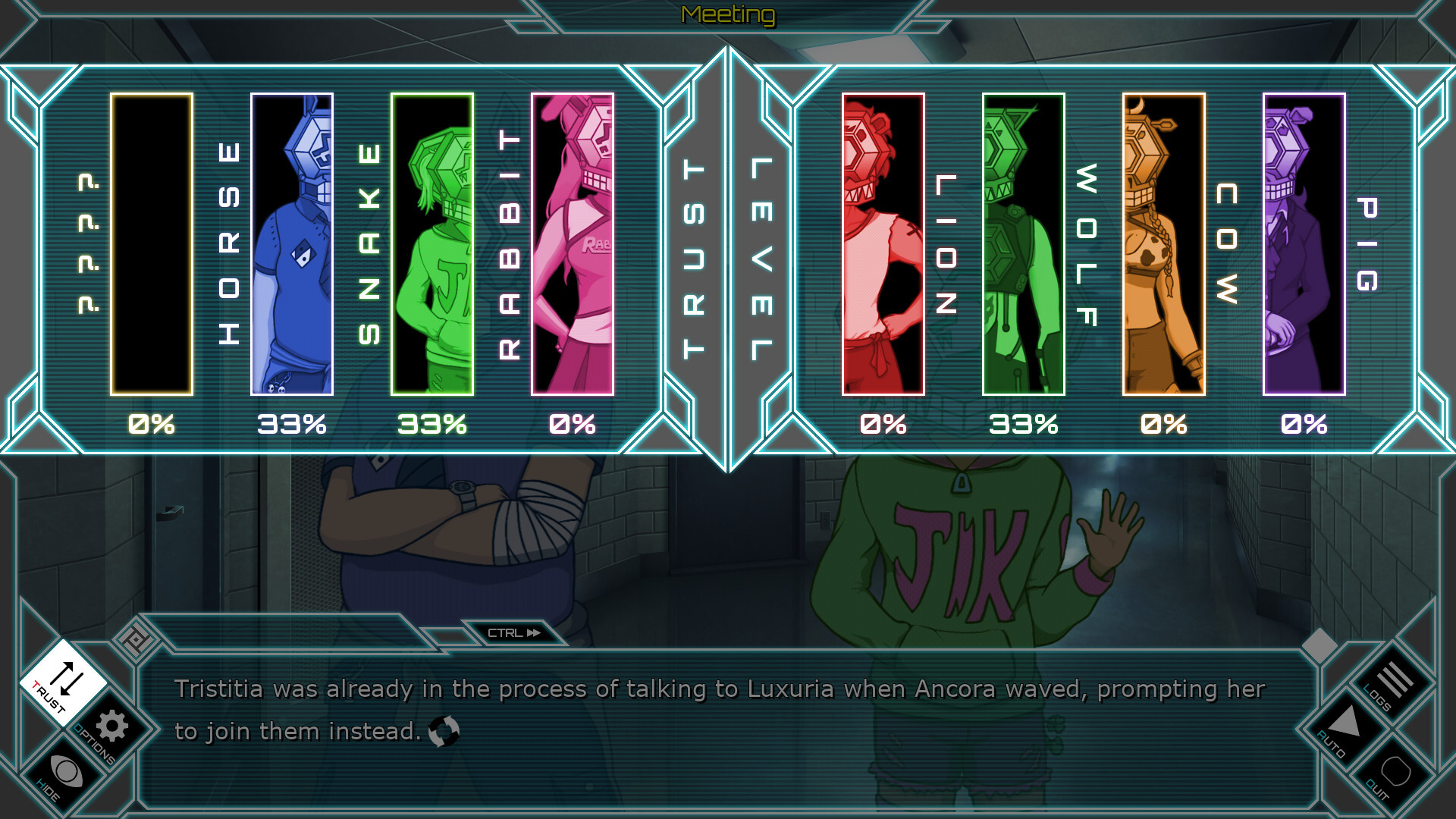Open the Options gear menu
The width and height of the screenshot is (1456, 819).
(x=111, y=726)
